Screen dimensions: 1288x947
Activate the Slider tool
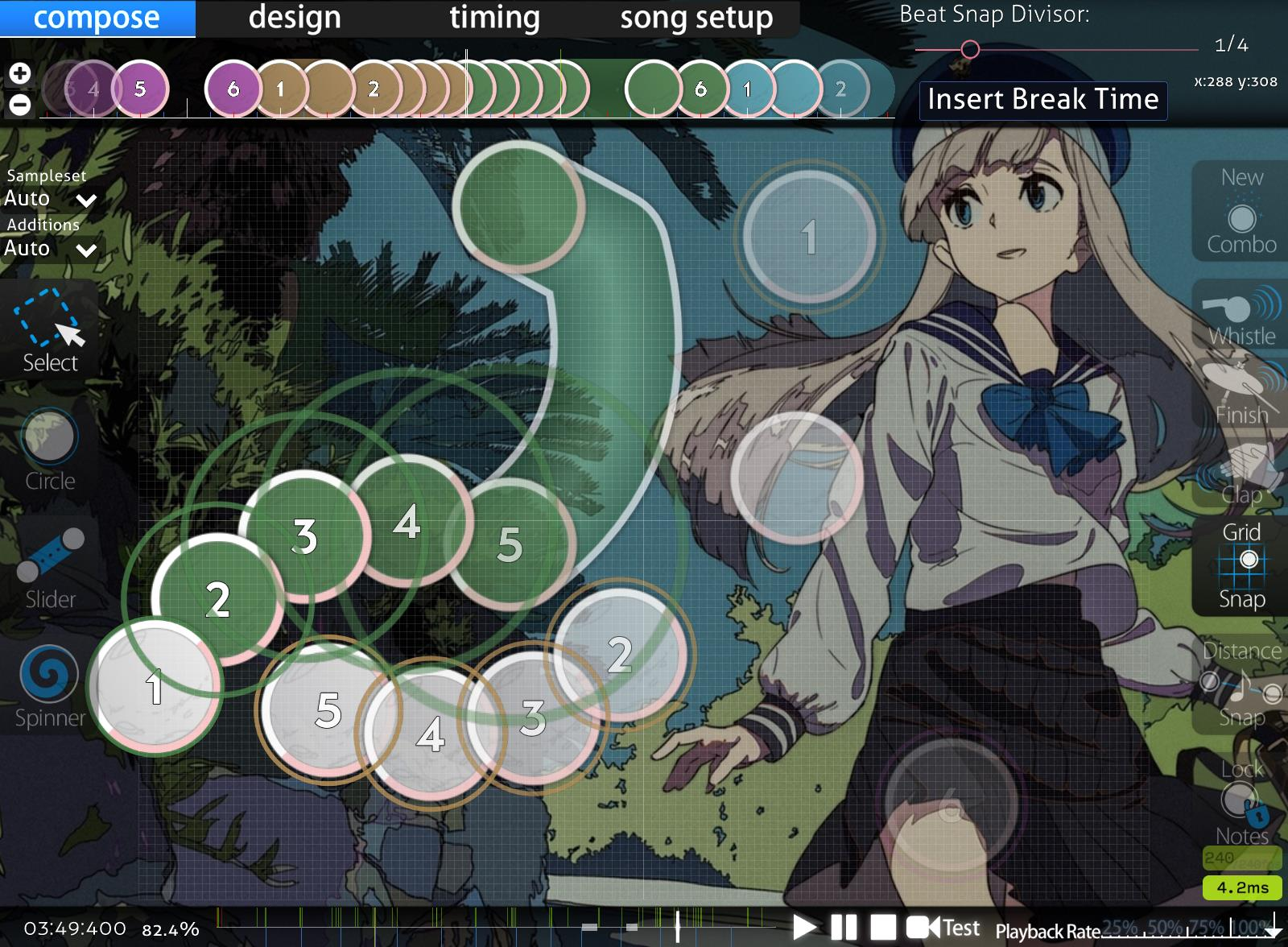(x=50, y=567)
